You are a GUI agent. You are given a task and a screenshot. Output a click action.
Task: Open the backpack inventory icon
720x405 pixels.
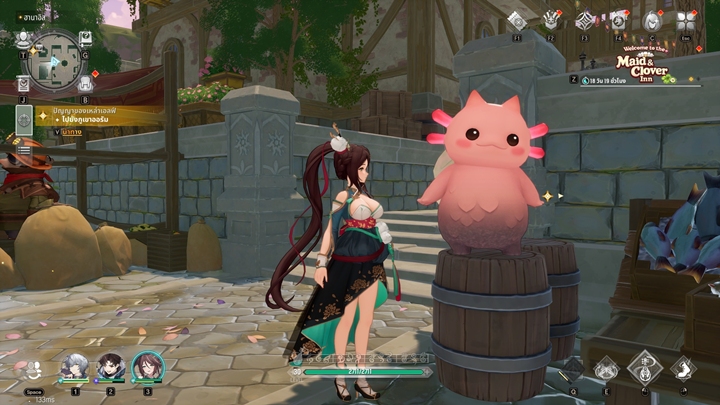point(85,84)
